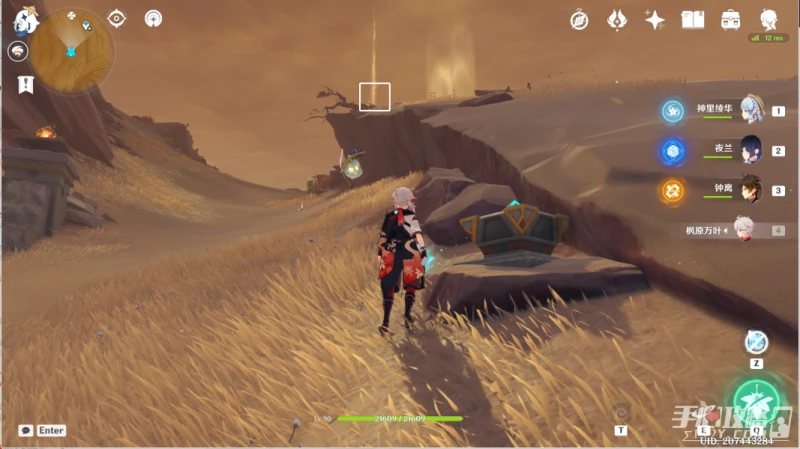Use the blue gadget icon above the burst
The image size is (800, 449).
(756, 343)
